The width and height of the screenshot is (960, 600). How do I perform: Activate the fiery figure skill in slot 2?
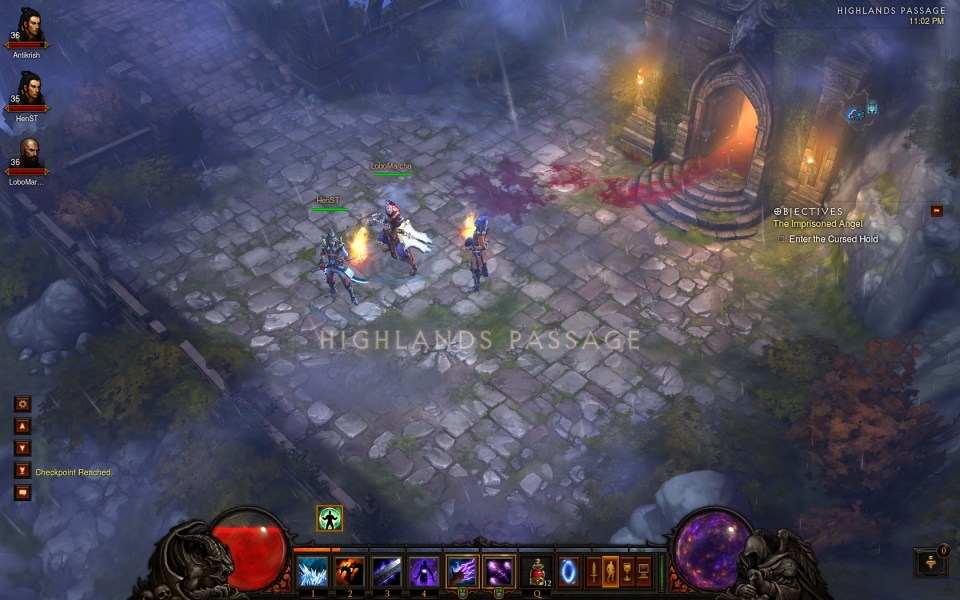pyautogui.click(x=349, y=572)
